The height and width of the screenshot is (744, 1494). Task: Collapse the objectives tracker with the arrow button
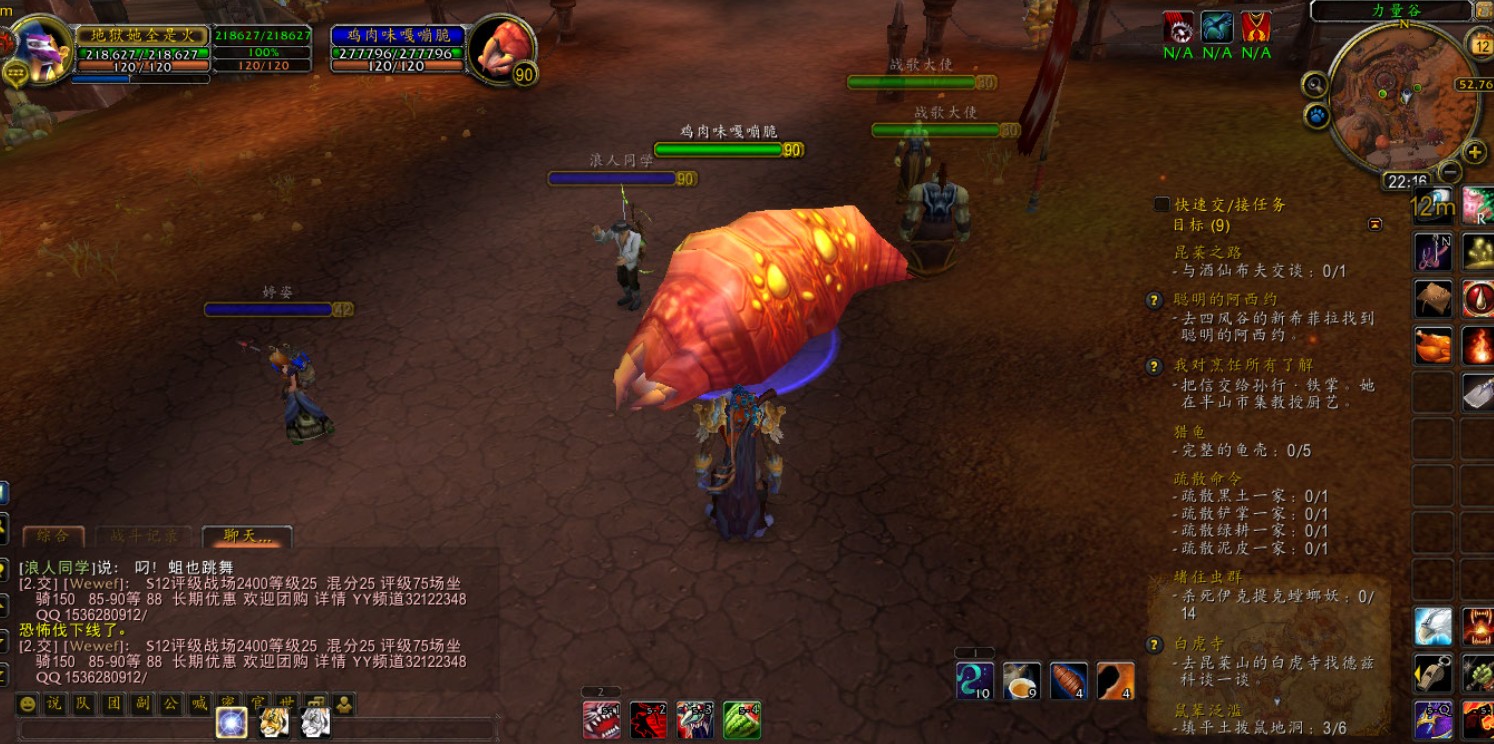tap(1375, 225)
